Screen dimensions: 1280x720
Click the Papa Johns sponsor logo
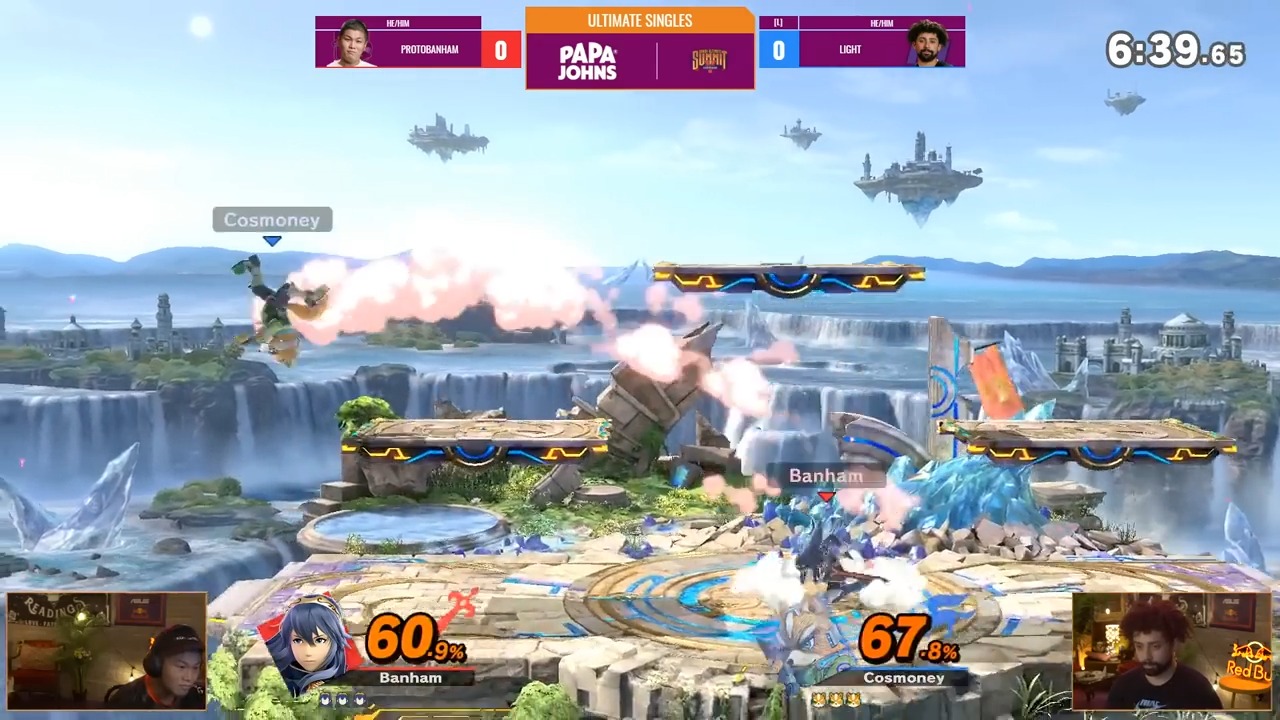pos(588,60)
